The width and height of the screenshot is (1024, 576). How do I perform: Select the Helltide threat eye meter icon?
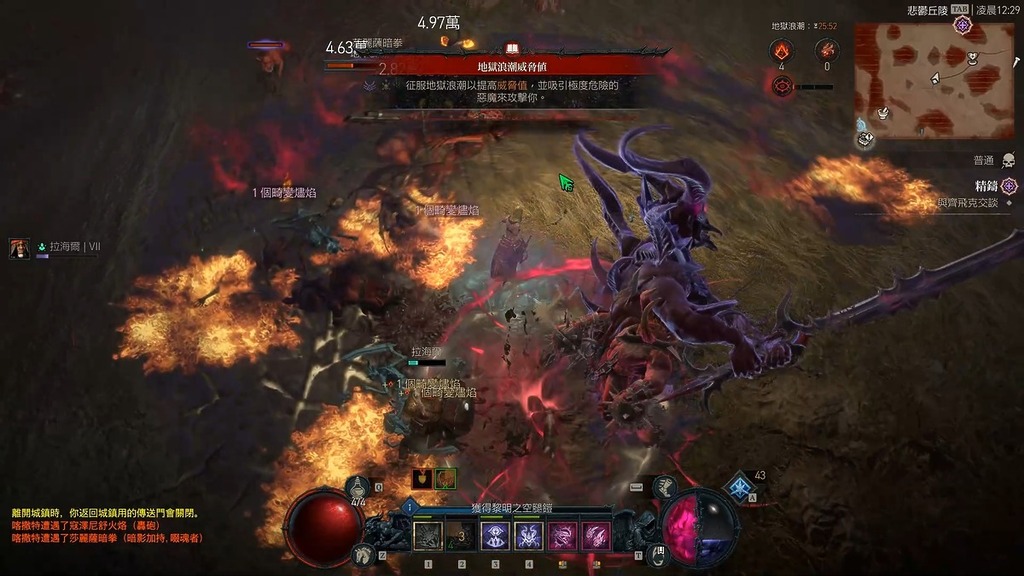[782, 86]
